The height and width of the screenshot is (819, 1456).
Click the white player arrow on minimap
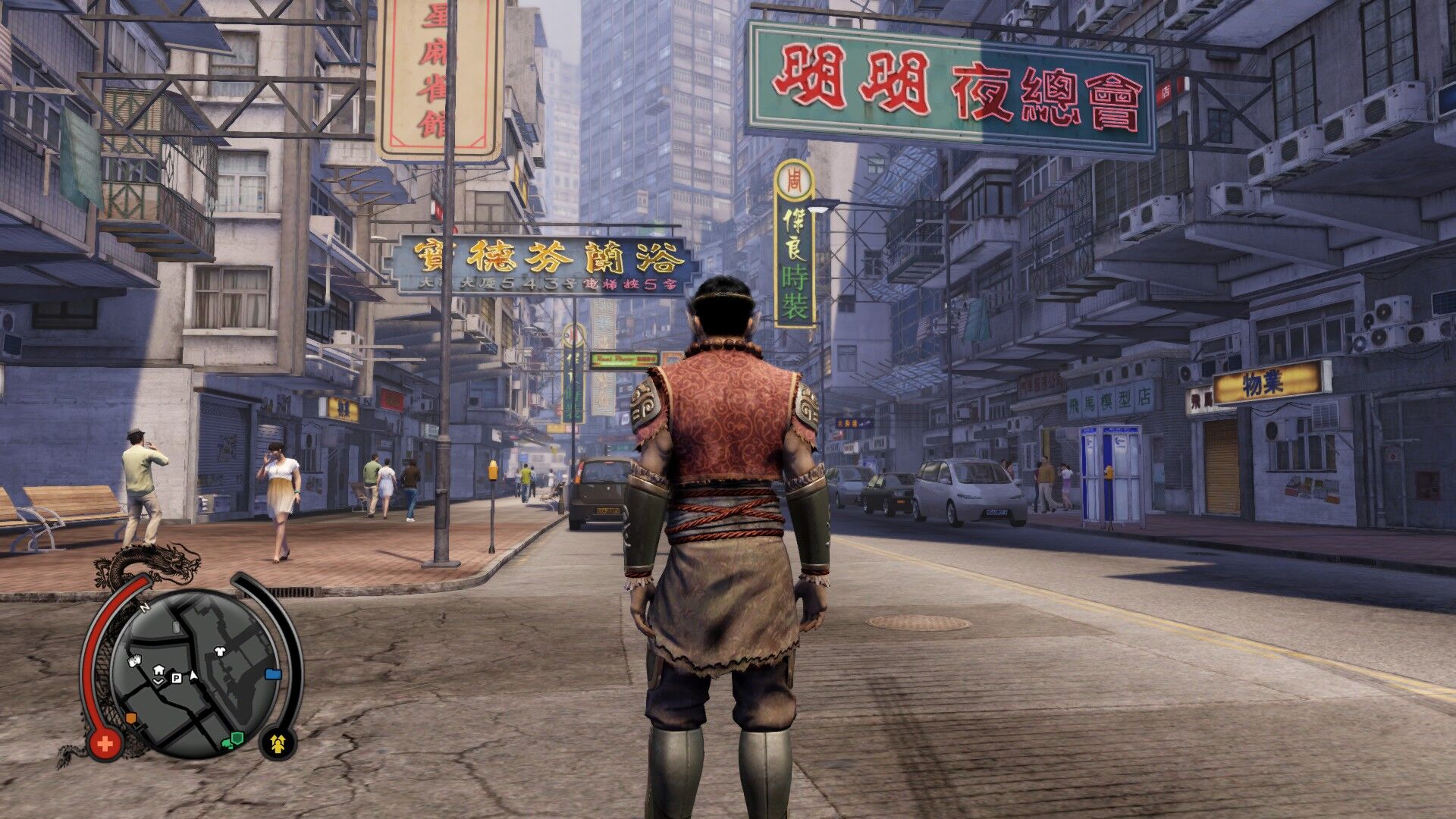[193, 676]
